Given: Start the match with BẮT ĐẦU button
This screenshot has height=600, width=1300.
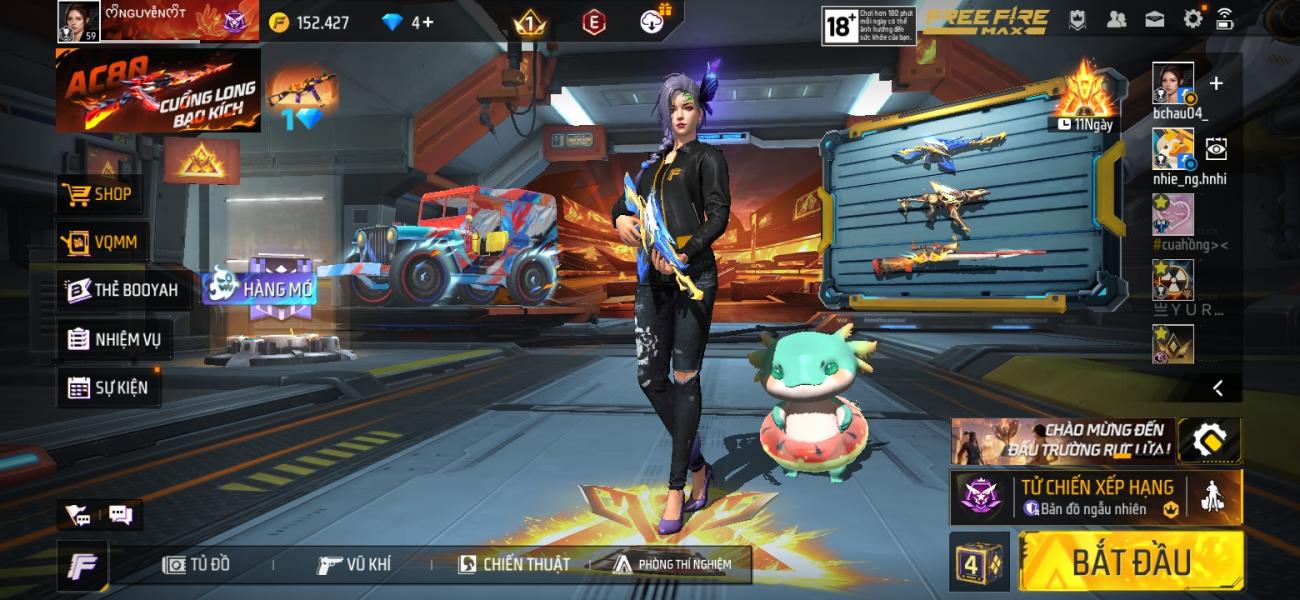Looking at the screenshot, I should tap(1131, 561).
